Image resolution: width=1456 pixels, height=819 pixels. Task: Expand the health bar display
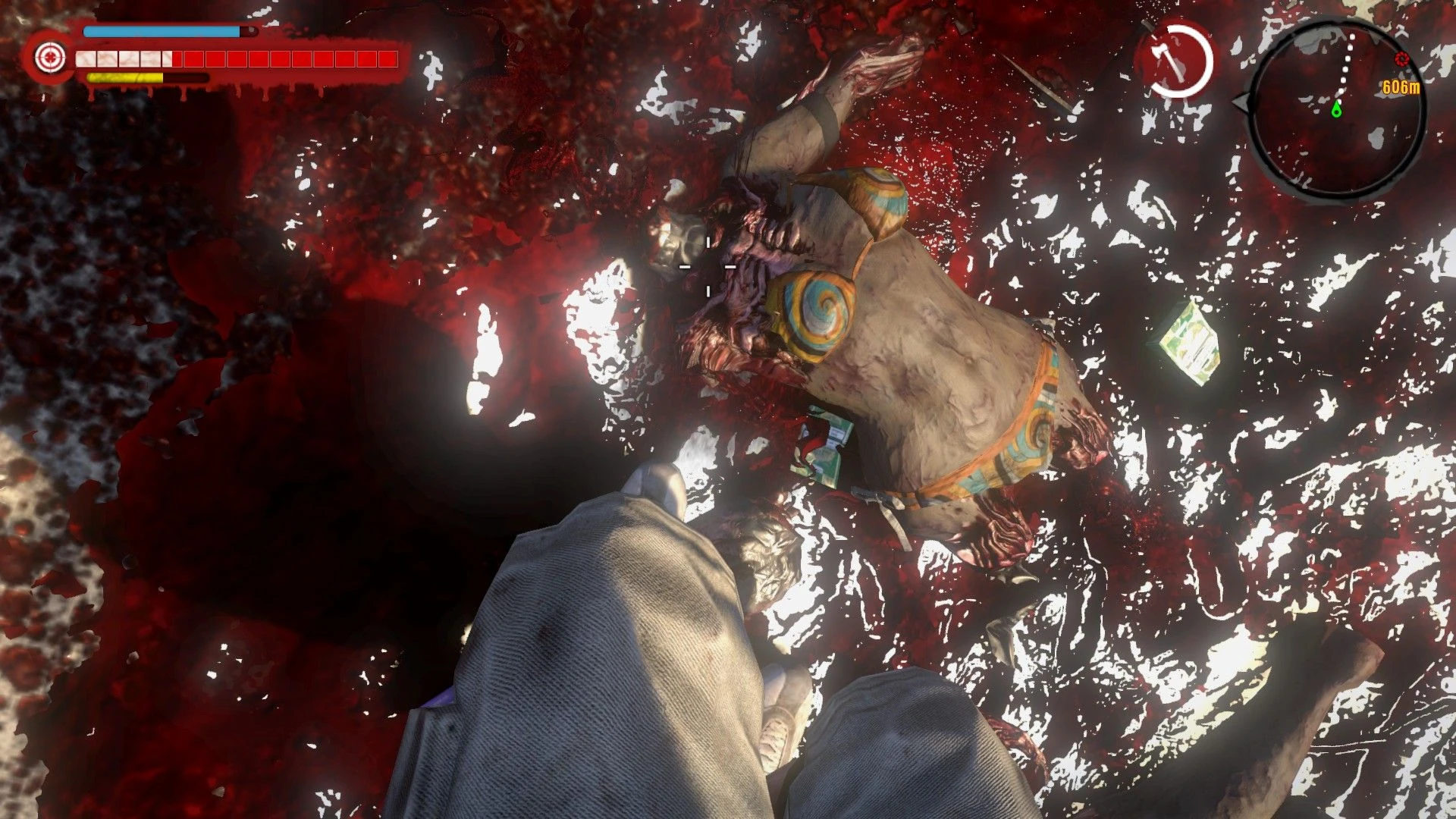(x=227, y=58)
